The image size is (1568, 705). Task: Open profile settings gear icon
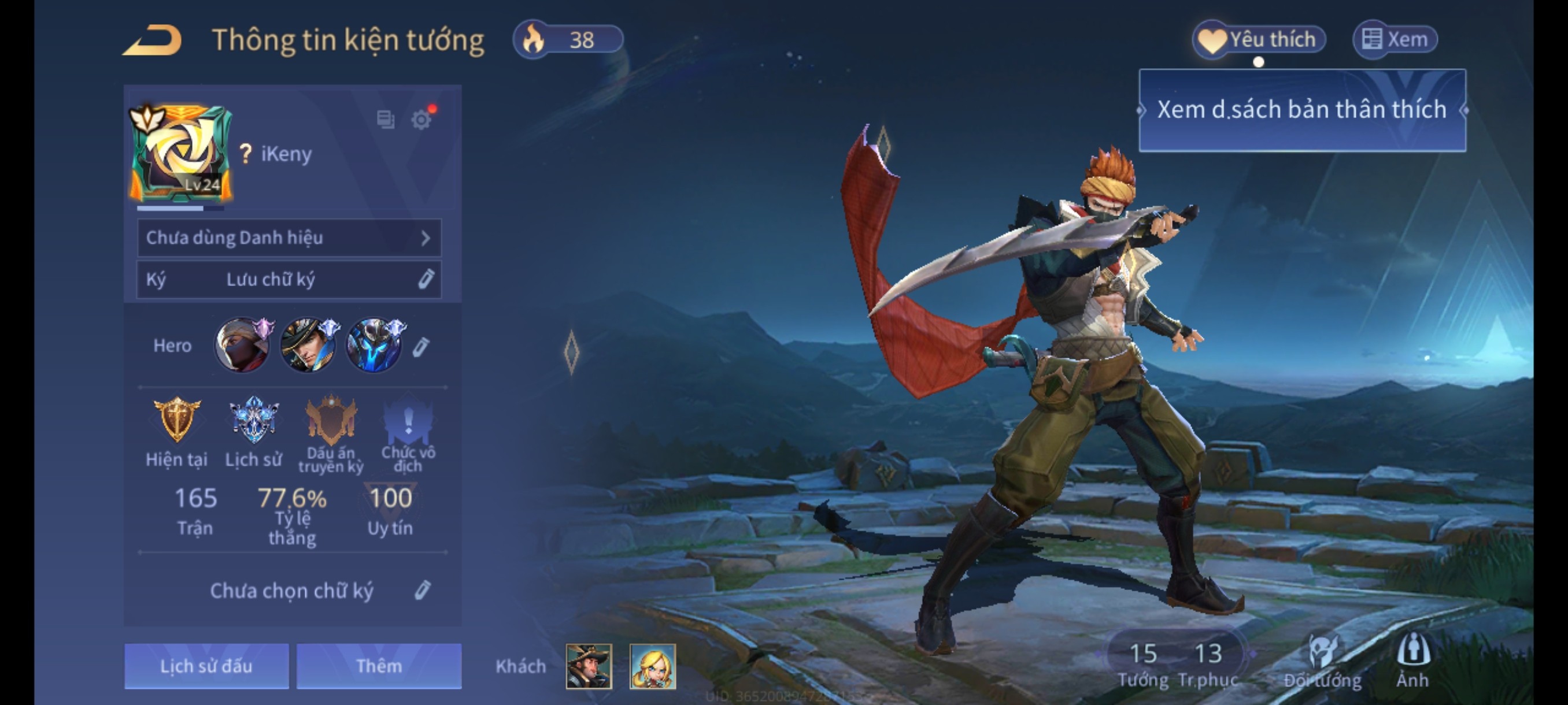(420, 119)
